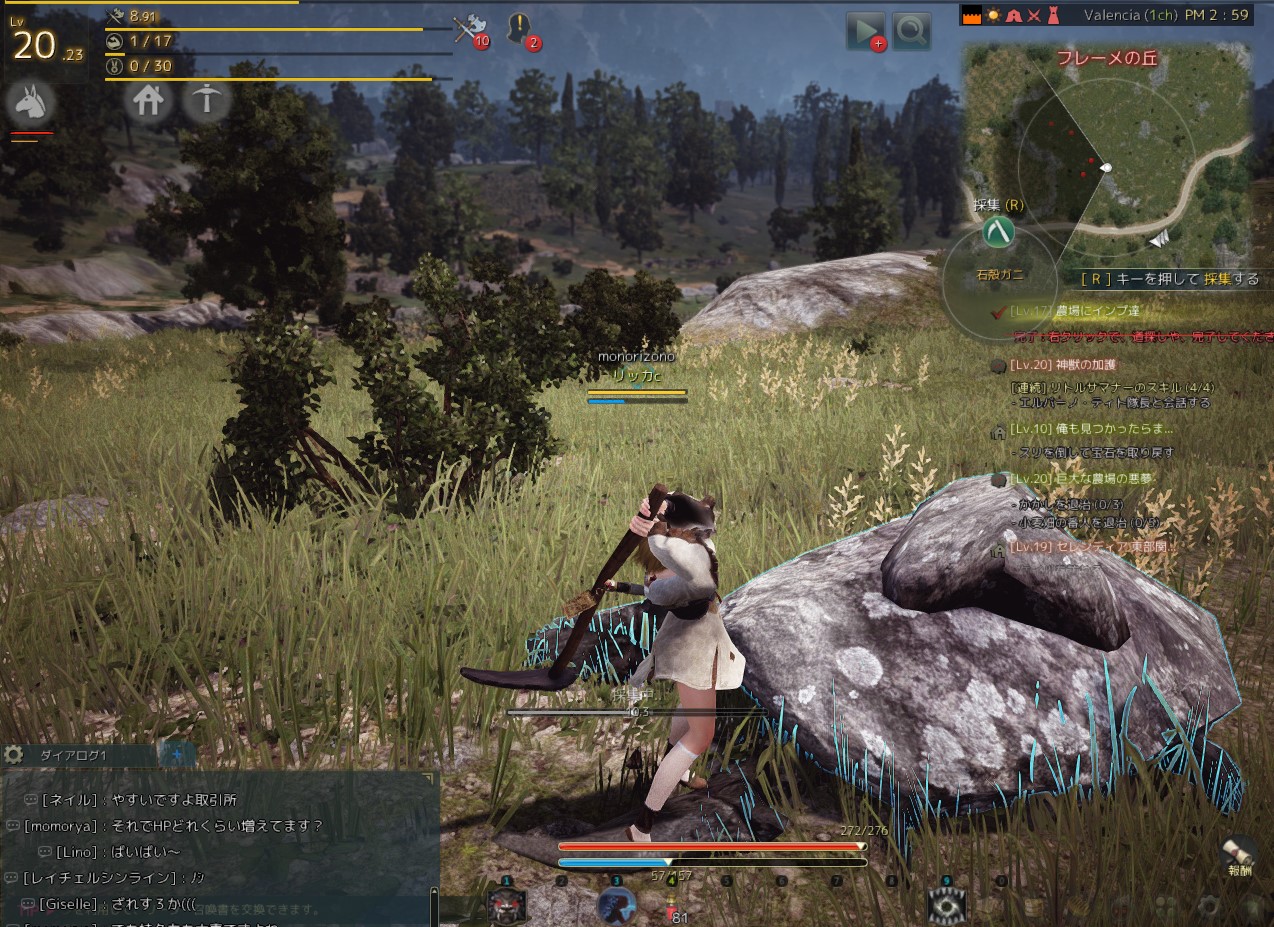Activate the fanged maw skill in hotbar
Image resolution: width=1274 pixels, height=927 pixels.
946,905
